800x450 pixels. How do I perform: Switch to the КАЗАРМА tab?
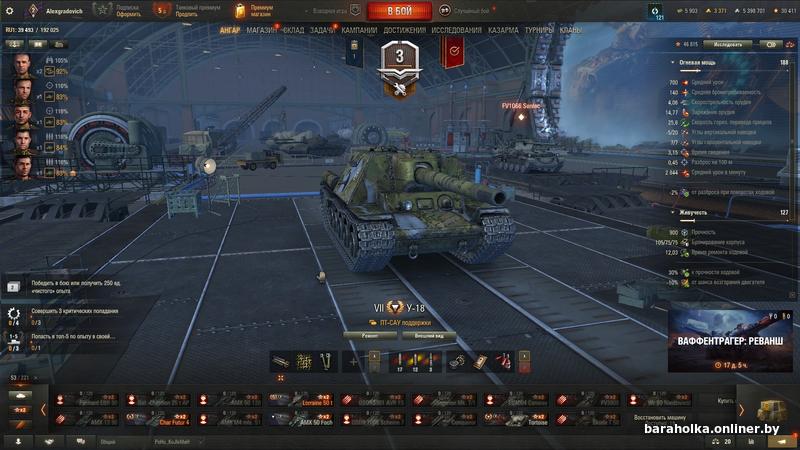[503, 31]
